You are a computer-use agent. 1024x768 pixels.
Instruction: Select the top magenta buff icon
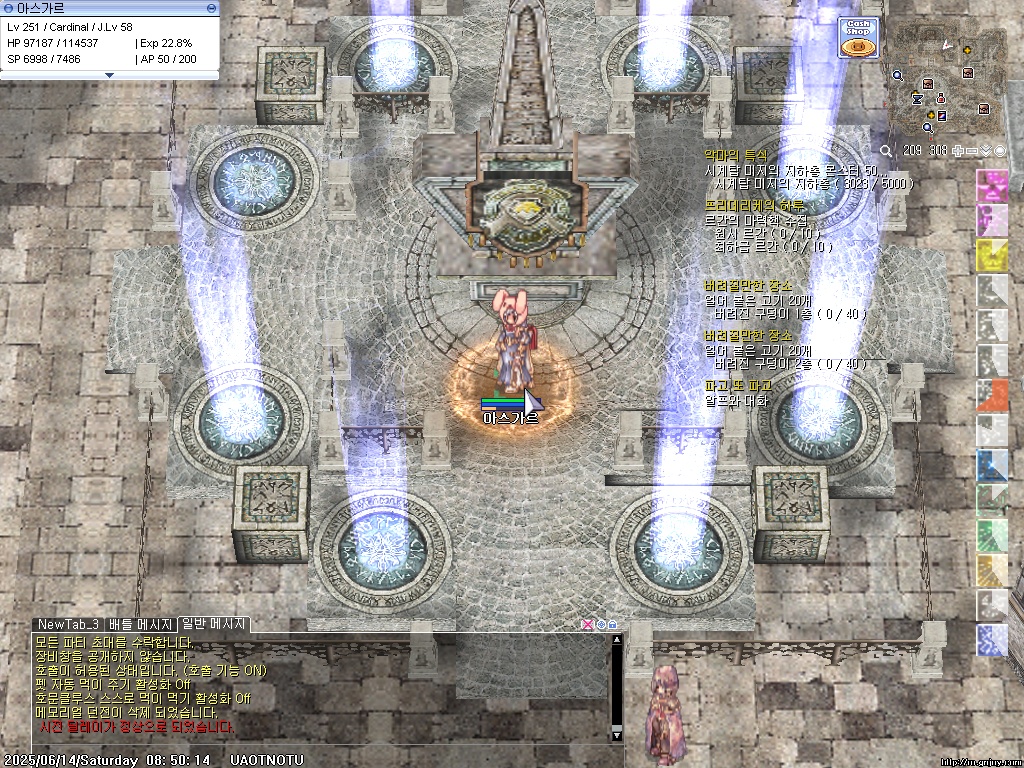991,185
